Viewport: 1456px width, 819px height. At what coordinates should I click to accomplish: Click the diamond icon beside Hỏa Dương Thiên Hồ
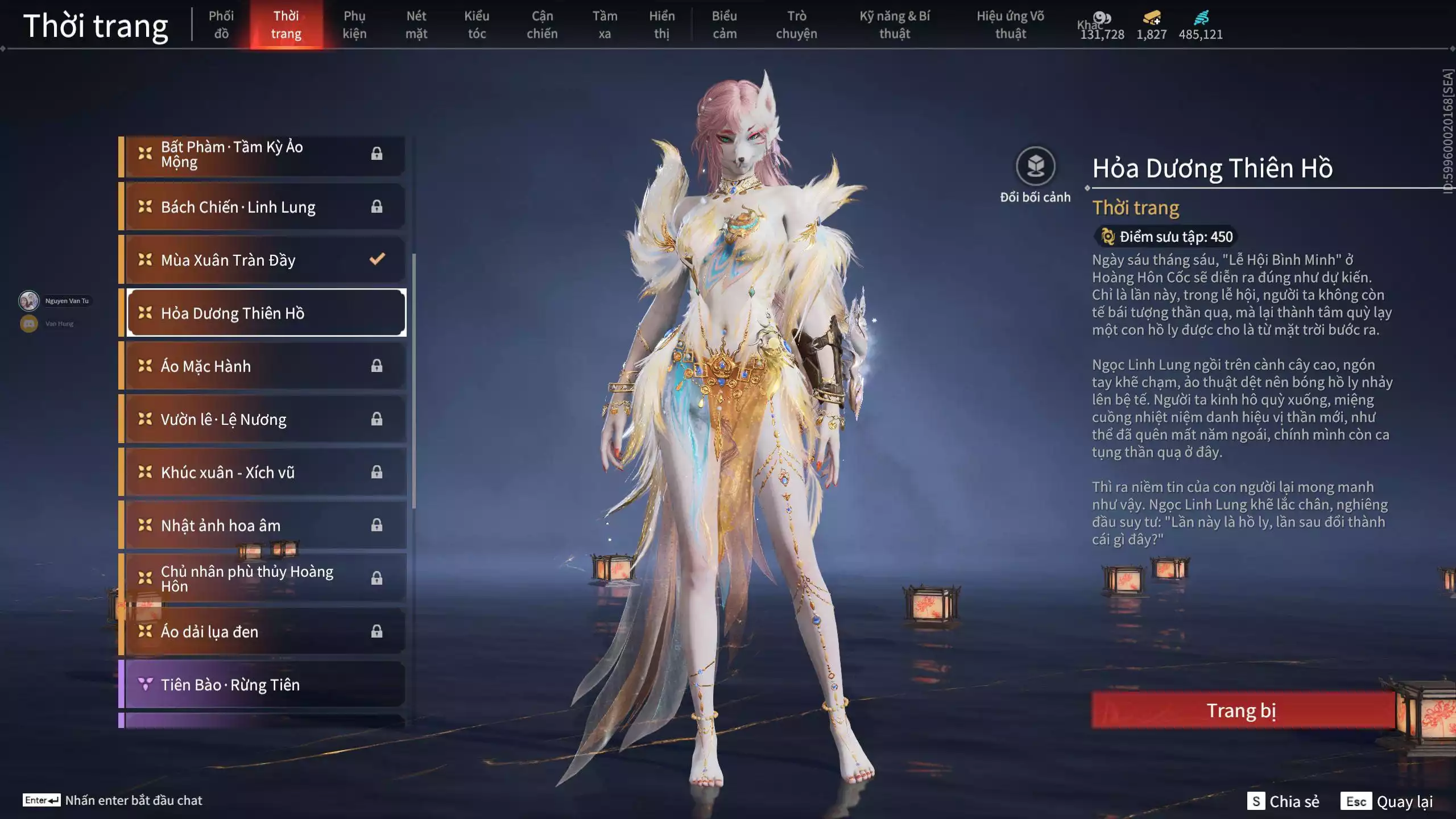coord(146,312)
